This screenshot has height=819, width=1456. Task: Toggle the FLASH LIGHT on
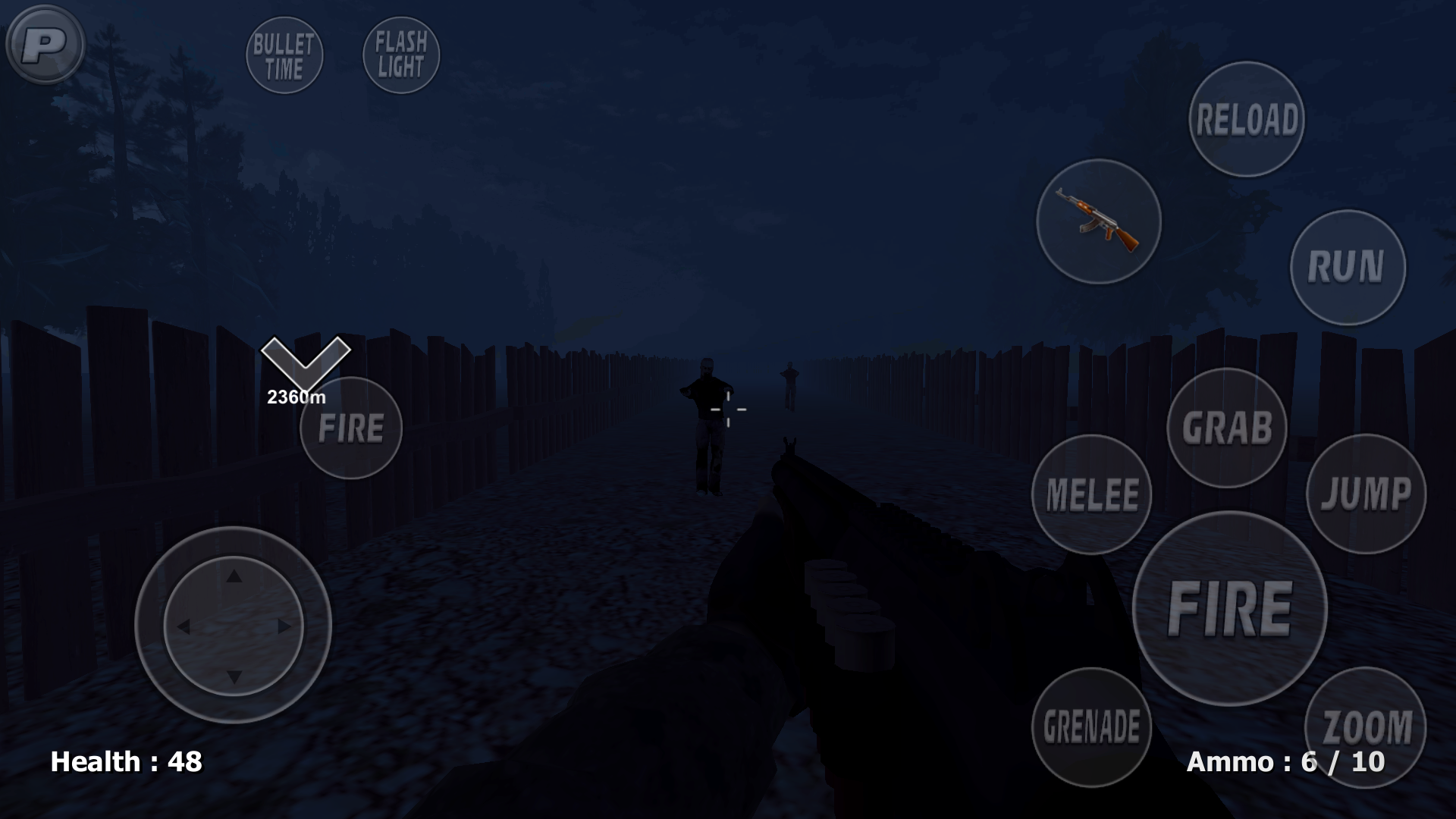[x=400, y=54]
